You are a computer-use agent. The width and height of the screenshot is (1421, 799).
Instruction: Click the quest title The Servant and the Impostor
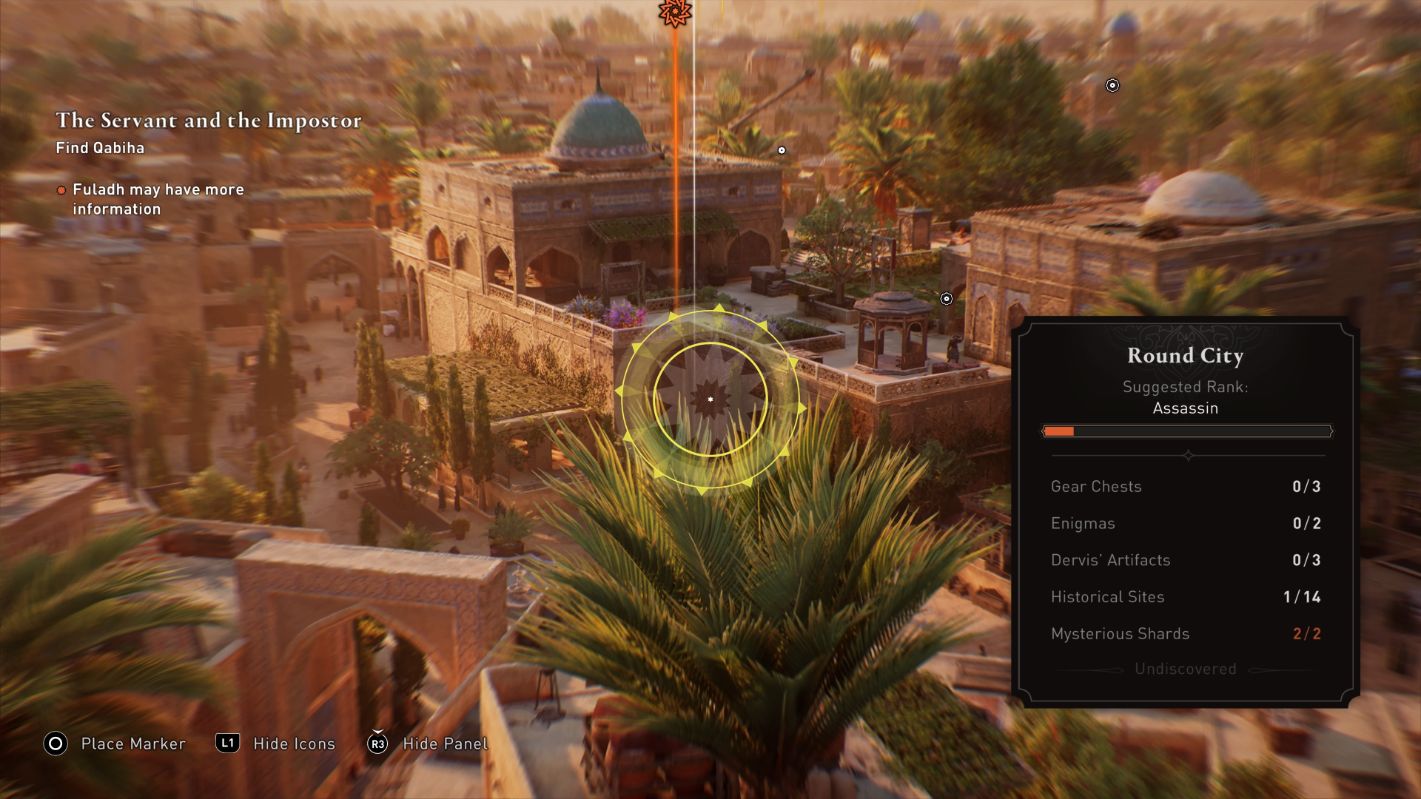pos(209,120)
